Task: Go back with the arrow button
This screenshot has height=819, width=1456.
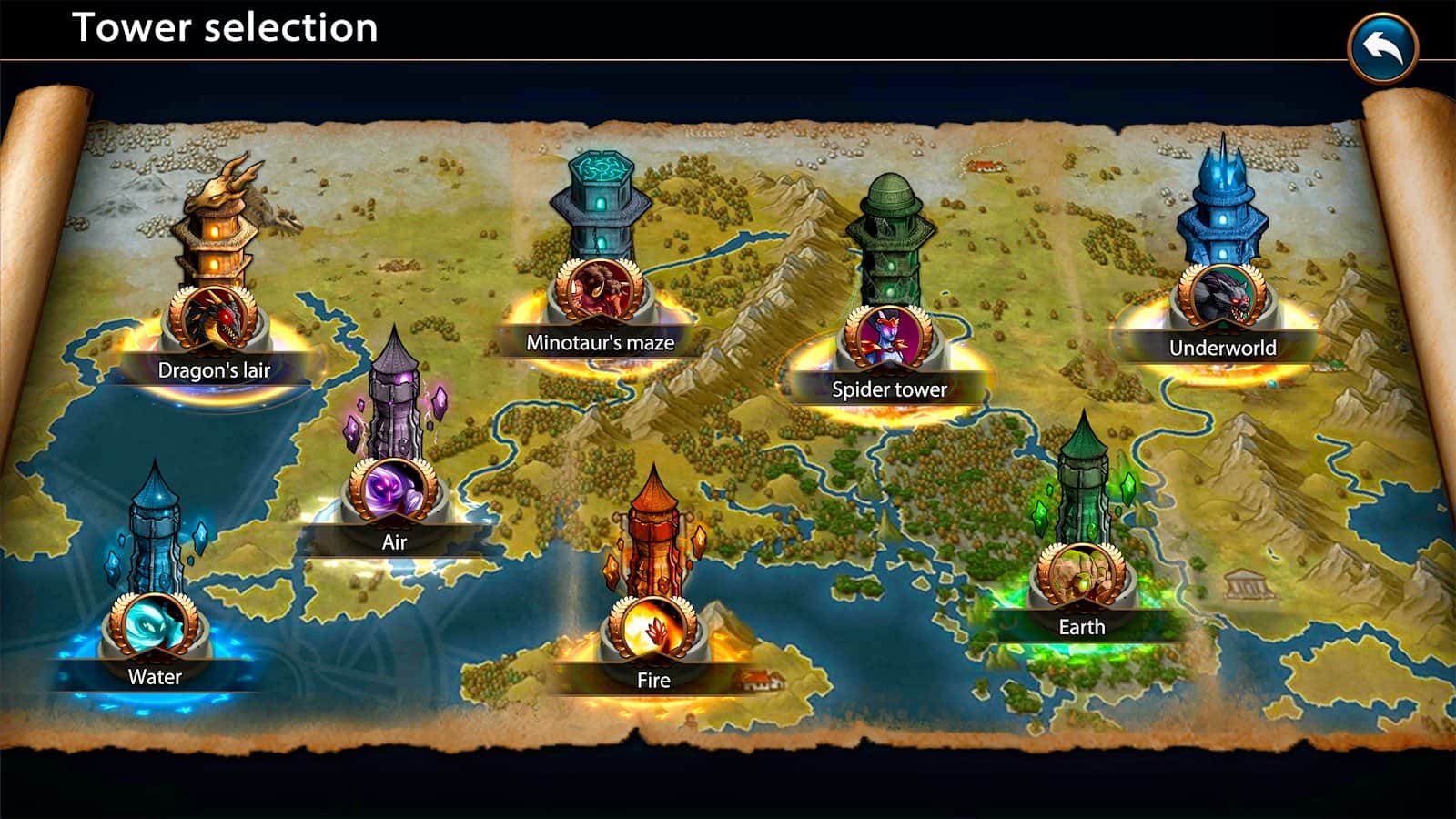Action: (x=1382, y=48)
